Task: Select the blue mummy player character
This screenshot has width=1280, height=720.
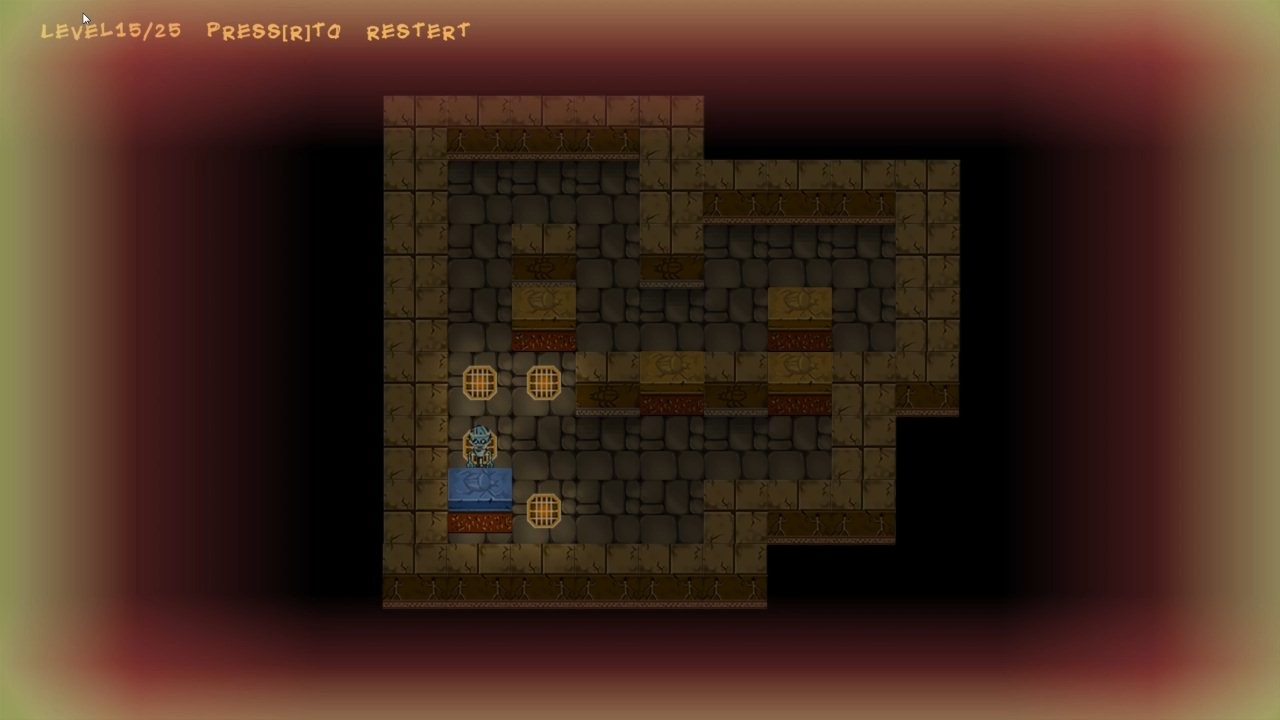Action: click(x=480, y=443)
